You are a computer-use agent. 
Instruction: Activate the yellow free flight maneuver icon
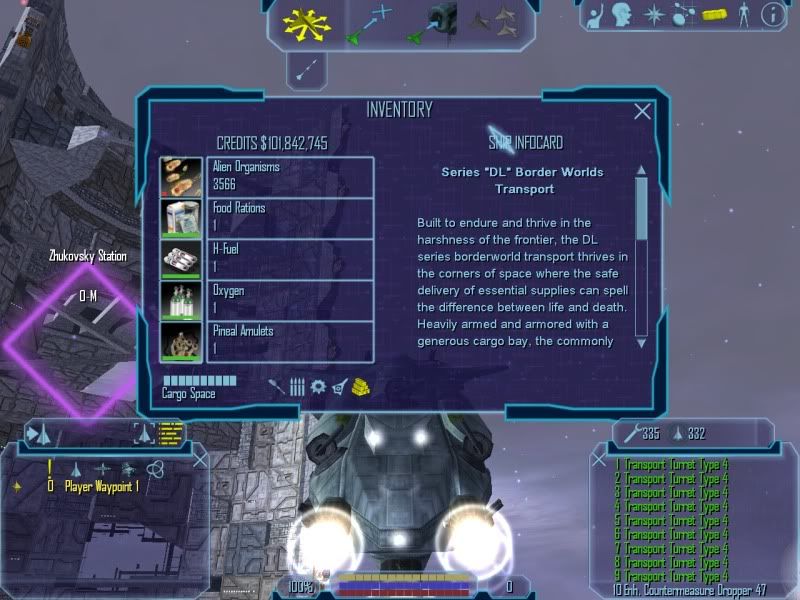306,24
